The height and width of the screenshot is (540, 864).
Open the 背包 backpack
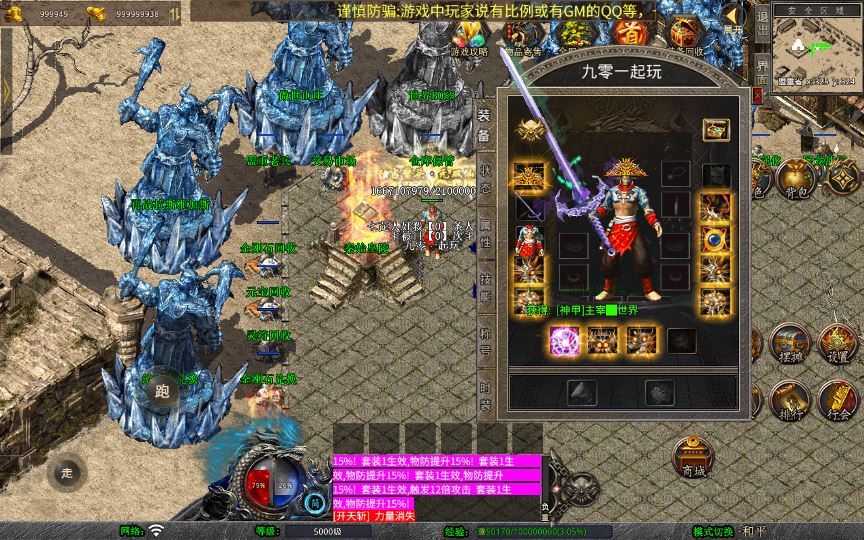pyautogui.click(x=795, y=178)
